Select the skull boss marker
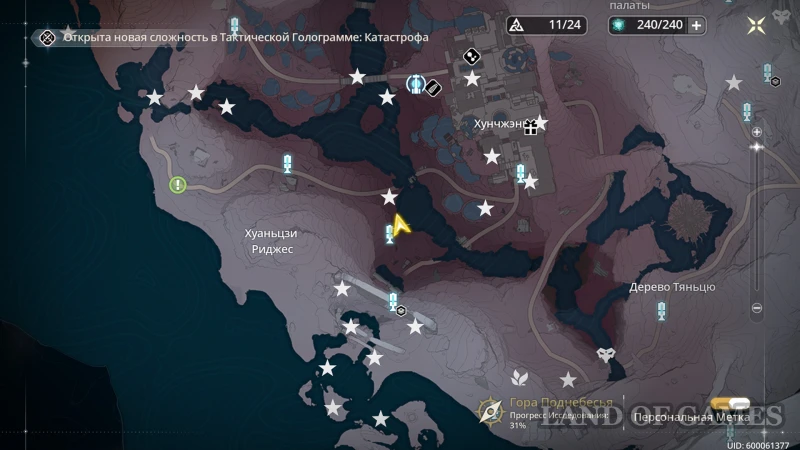The width and height of the screenshot is (800, 450). coord(606,355)
